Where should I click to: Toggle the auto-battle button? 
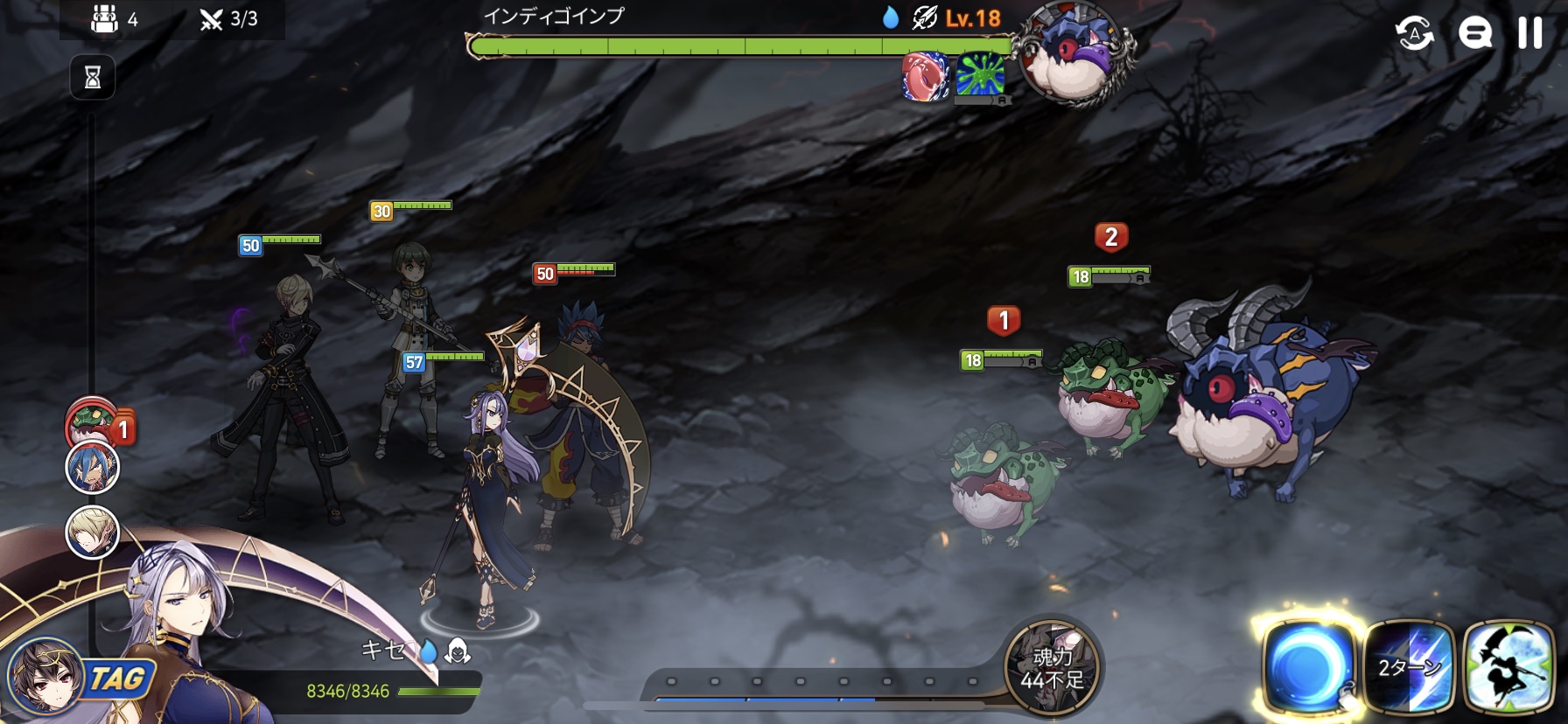pyautogui.click(x=1414, y=34)
